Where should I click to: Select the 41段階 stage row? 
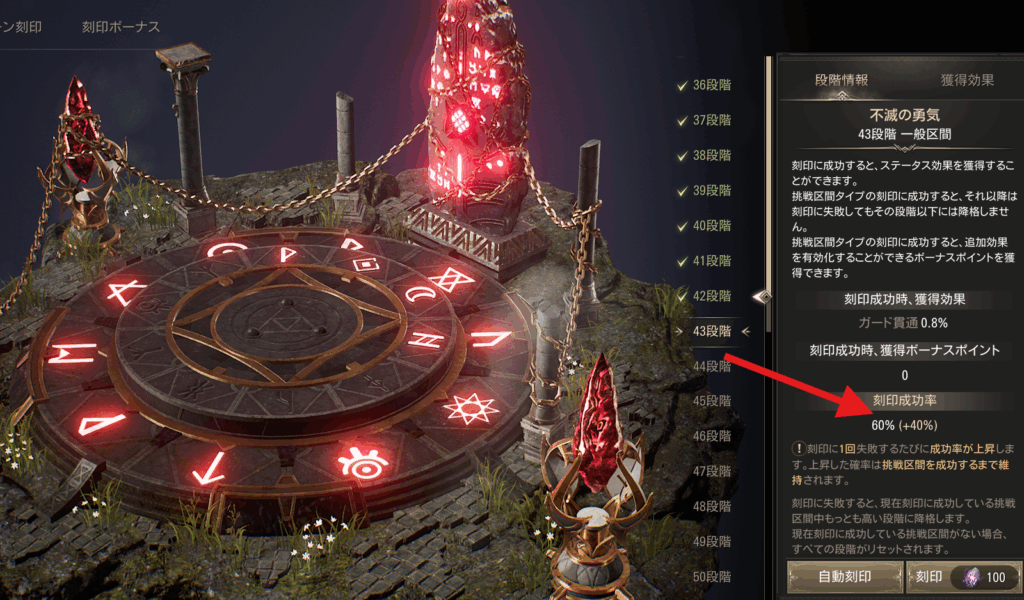(711, 260)
